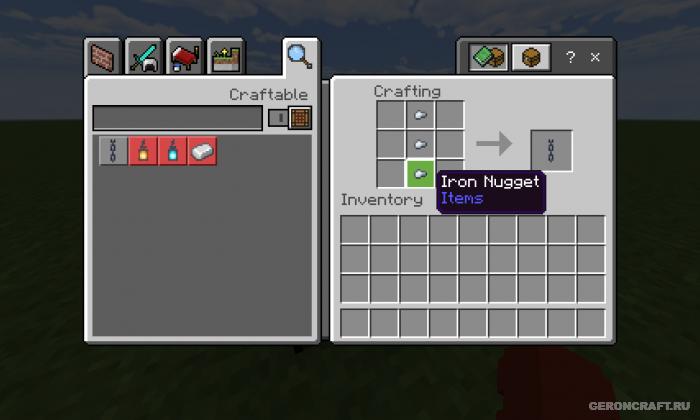This screenshot has width=700, height=420.
Task: Open the magnifying glass search tab
Action: (x=299, y=56)
